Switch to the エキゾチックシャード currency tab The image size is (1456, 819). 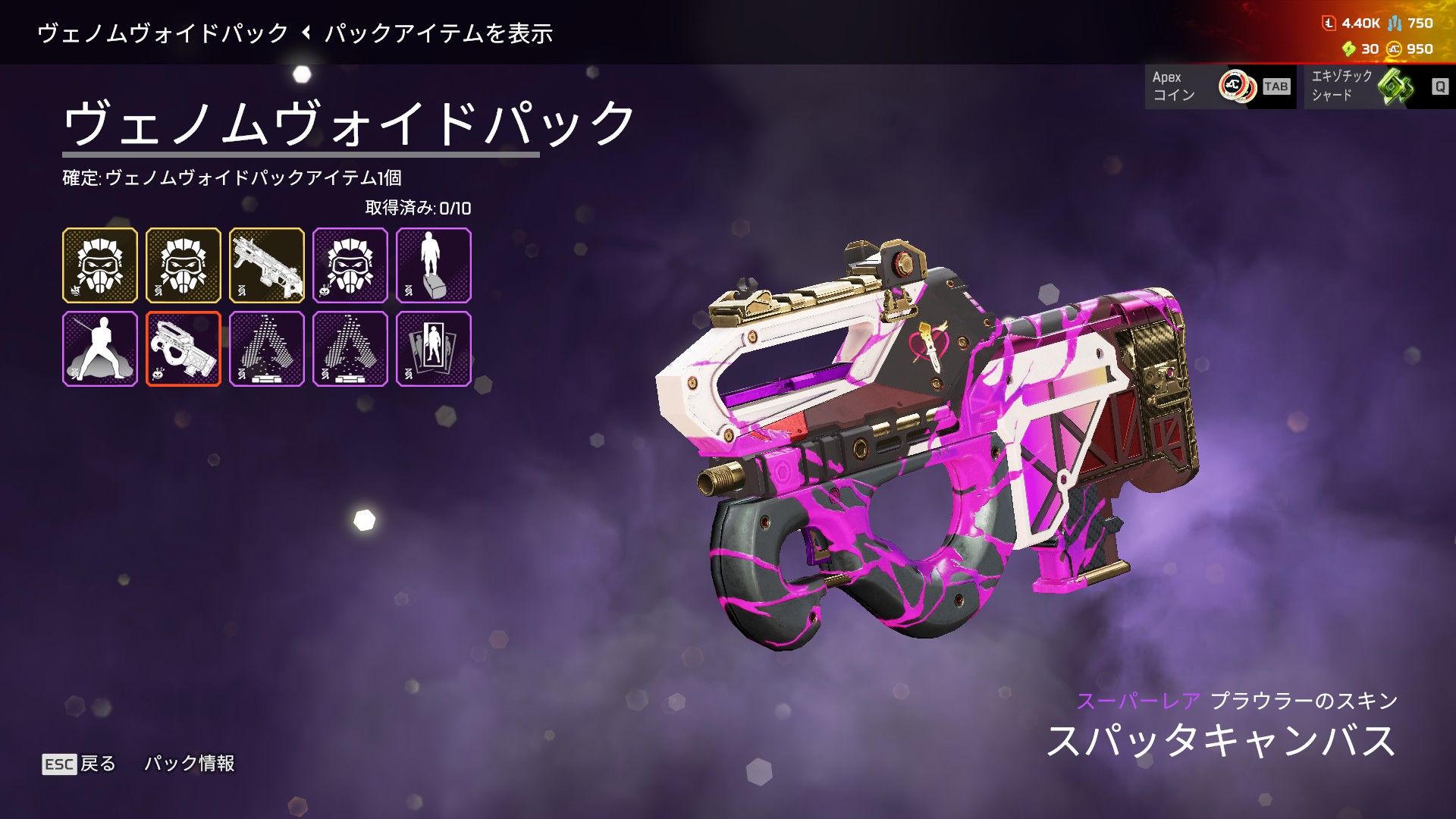1379,86
